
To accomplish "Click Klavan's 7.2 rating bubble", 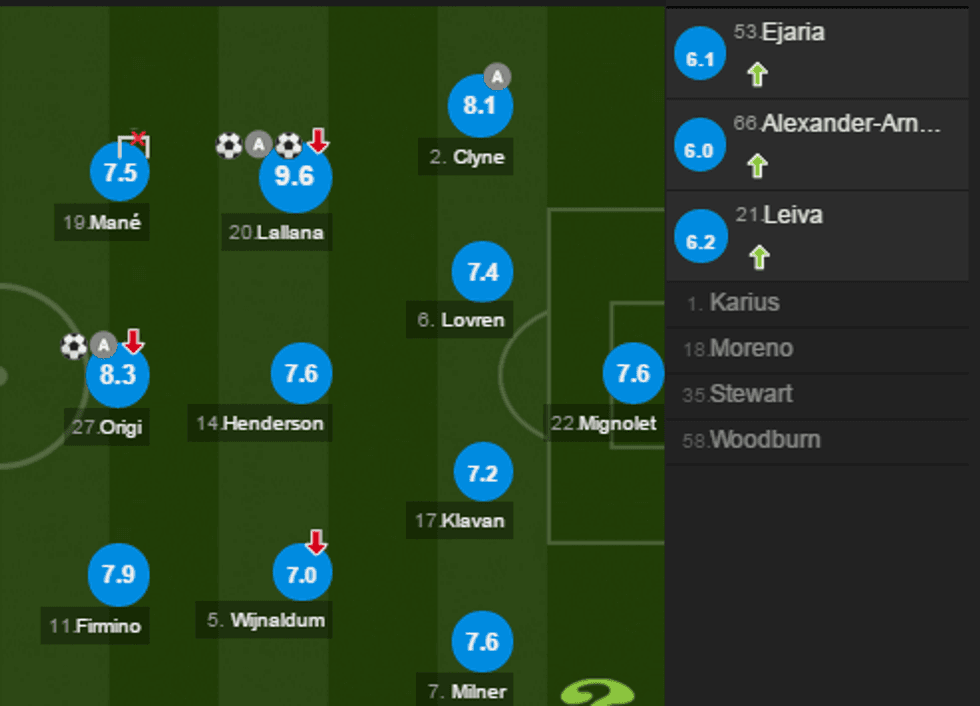I will (x=483, y=473).
